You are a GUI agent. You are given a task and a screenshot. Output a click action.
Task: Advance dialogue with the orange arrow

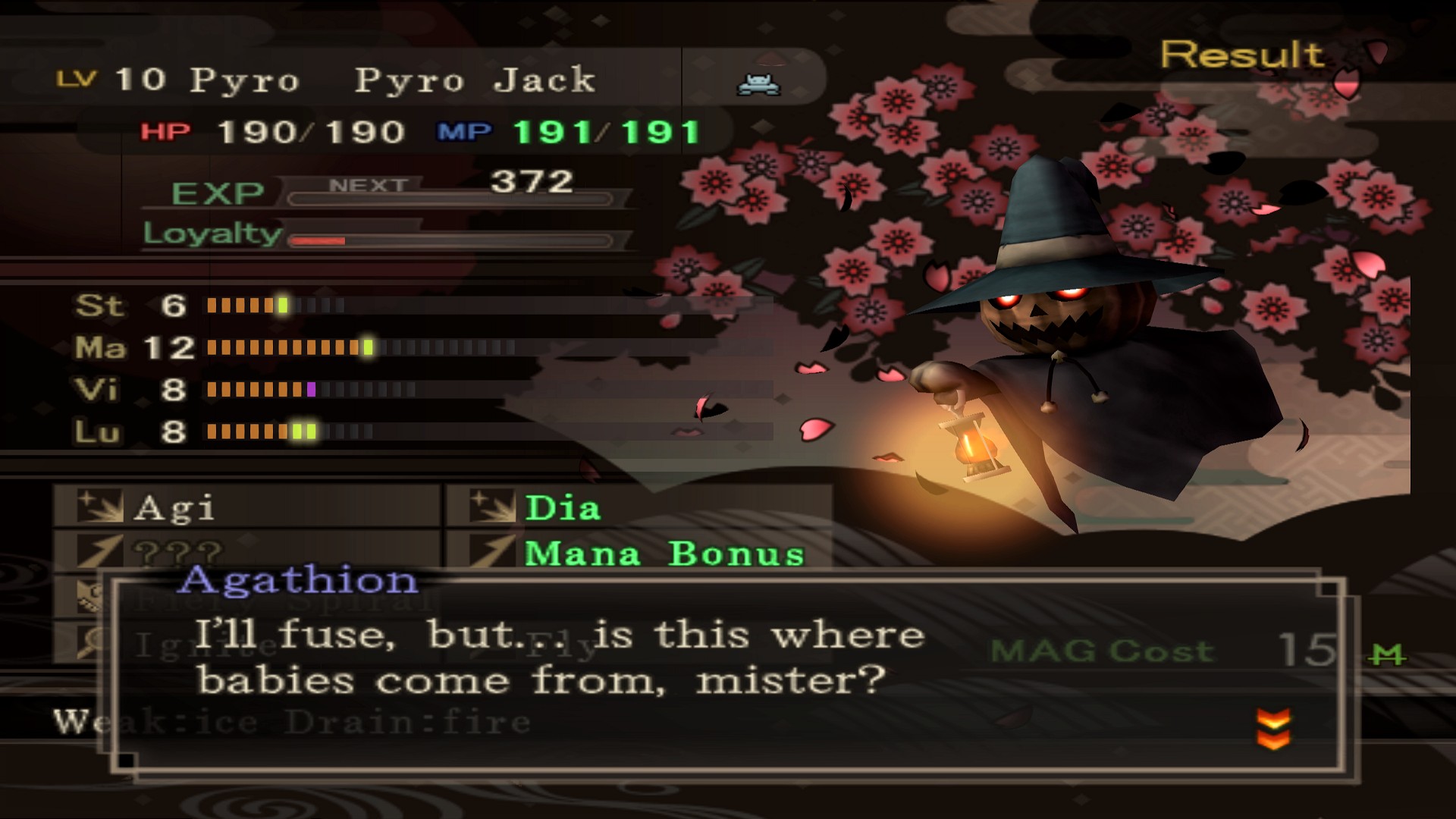pyautogui.click(x=1273, y=728)
